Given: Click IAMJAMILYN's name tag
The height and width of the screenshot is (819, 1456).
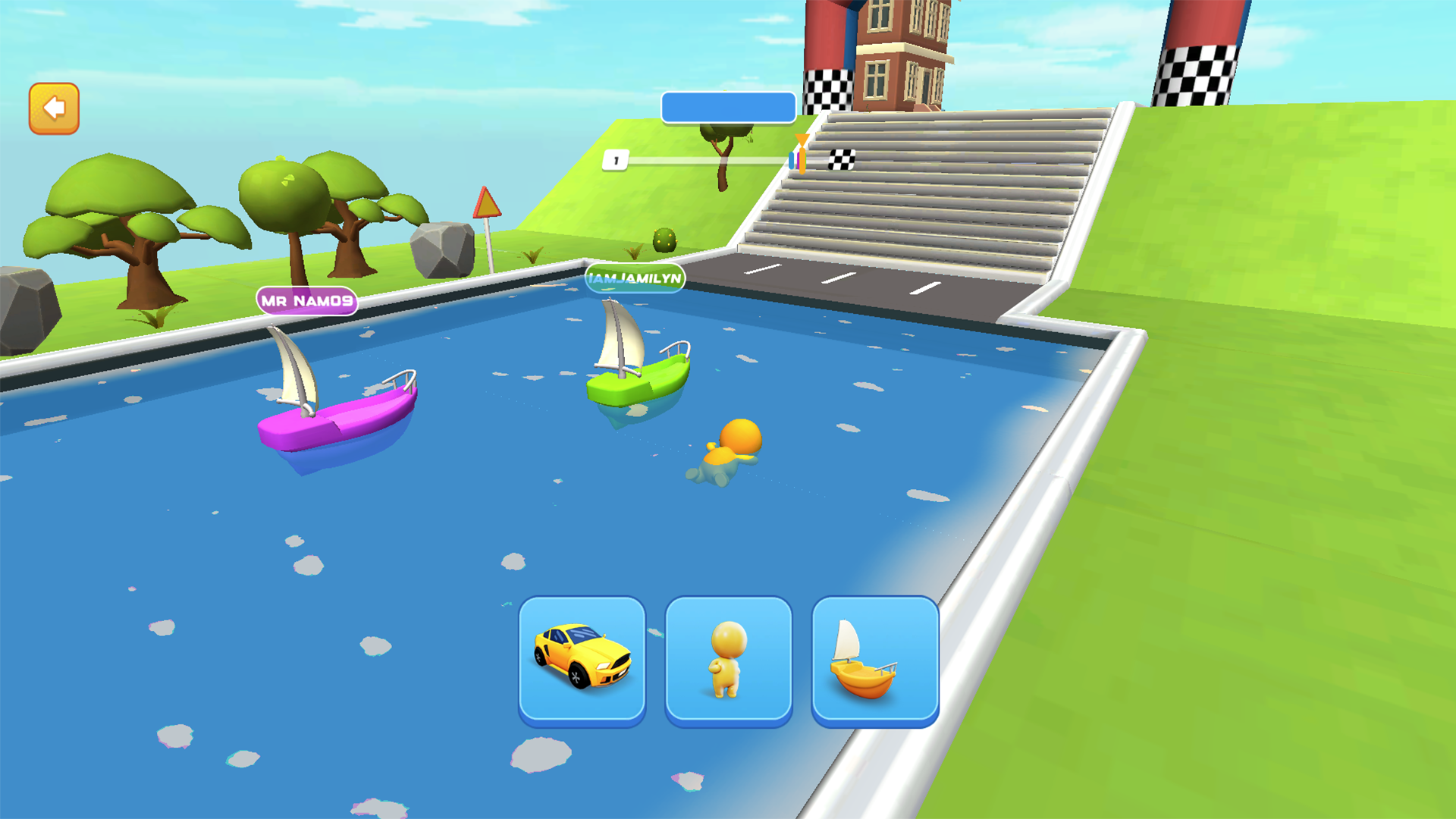Looking at the screenshot, I should (x=635, y=279).
